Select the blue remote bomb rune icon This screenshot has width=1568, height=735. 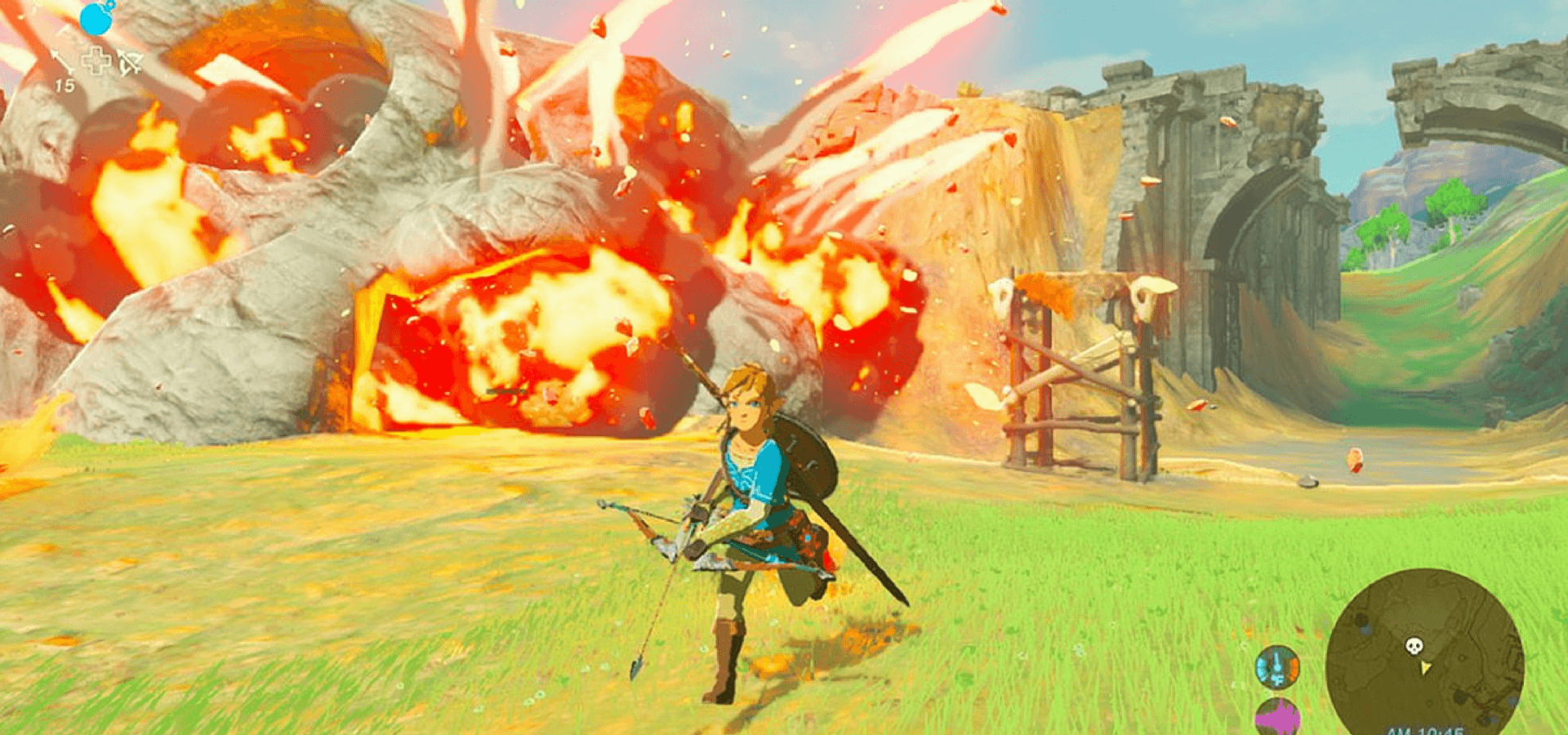97,18
